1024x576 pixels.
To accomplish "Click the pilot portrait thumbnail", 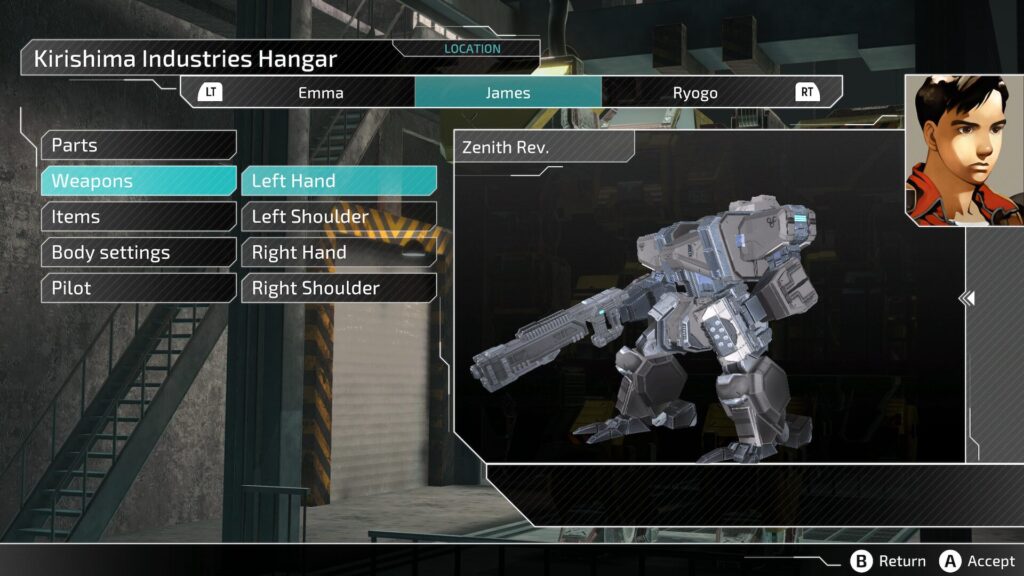I will click(964, 150).
